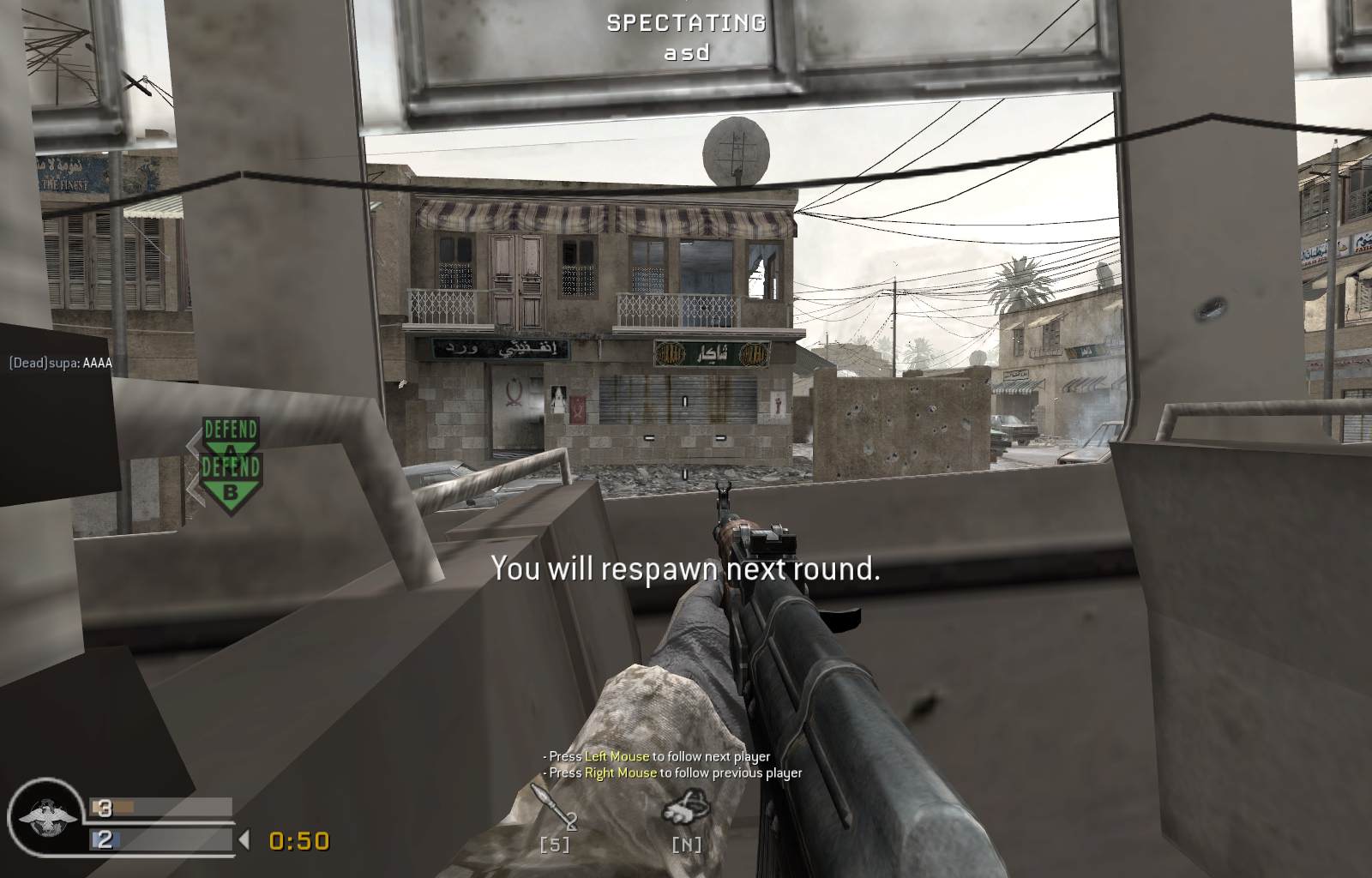Open the (Dead)supa: AAAA chat message
The width and height of the screenshot is (1372, 878).
point(63,363)
